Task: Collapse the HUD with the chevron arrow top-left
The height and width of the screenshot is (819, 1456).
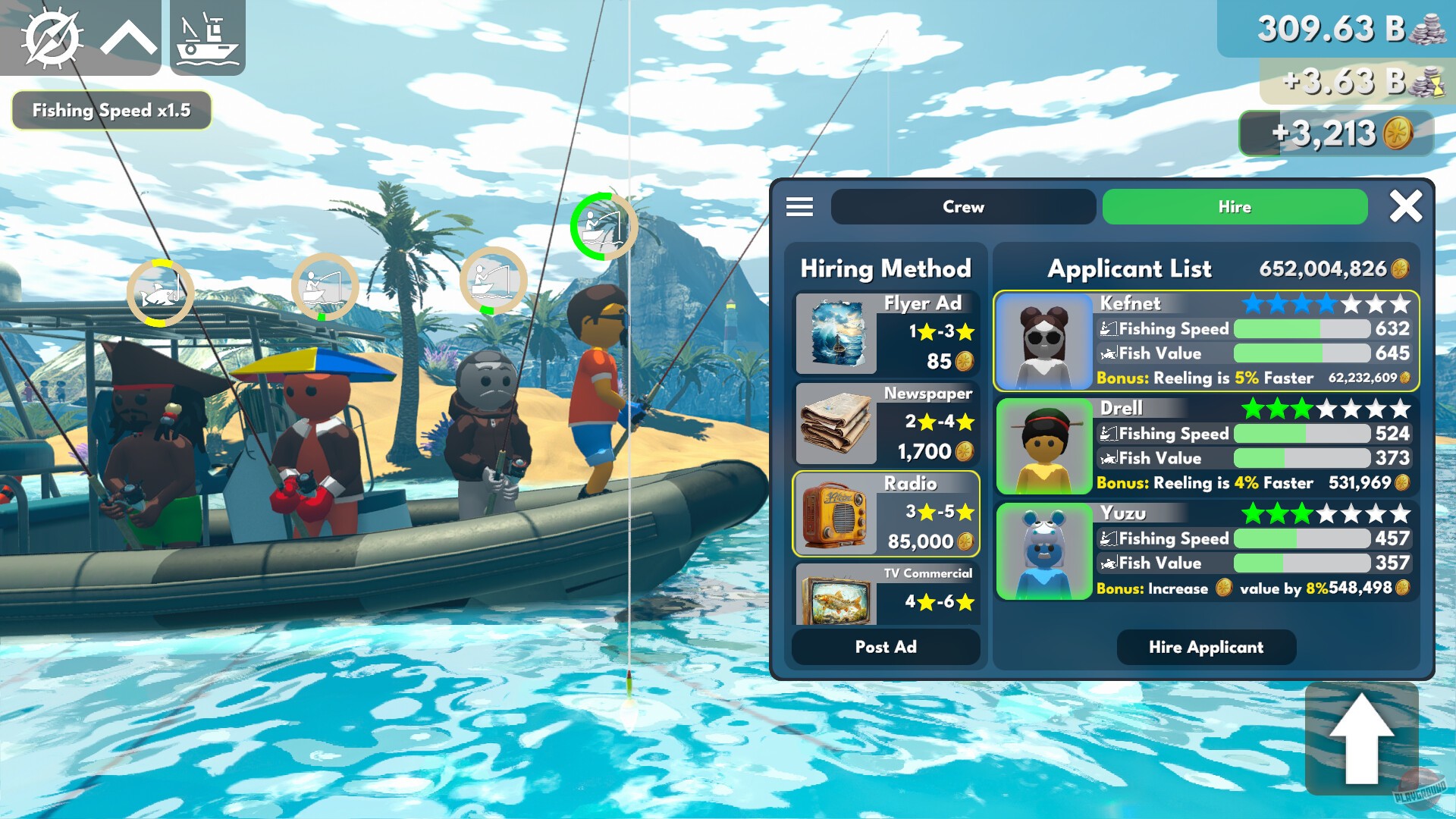Action: pos(128,38)
